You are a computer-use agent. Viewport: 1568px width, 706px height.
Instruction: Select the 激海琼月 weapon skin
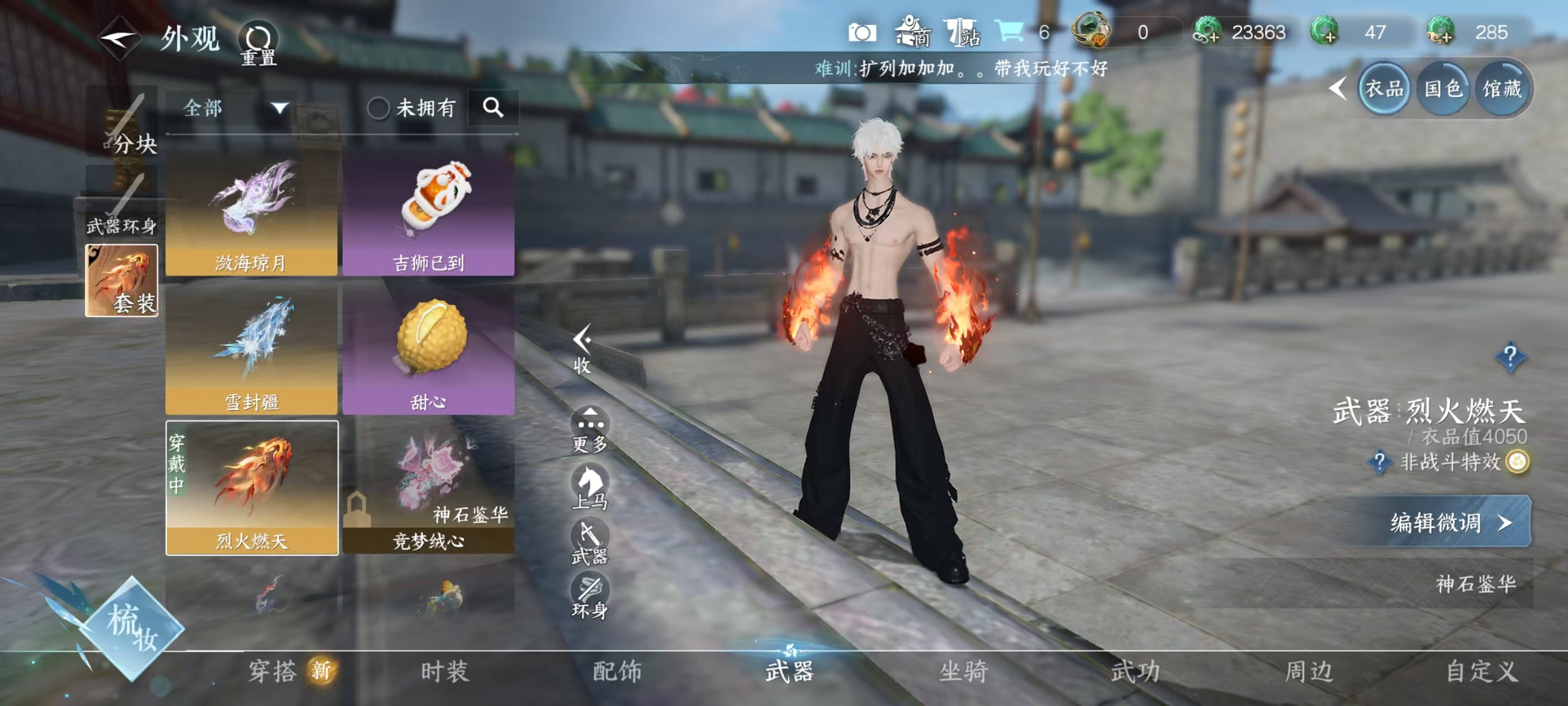(x=251, y=213)
